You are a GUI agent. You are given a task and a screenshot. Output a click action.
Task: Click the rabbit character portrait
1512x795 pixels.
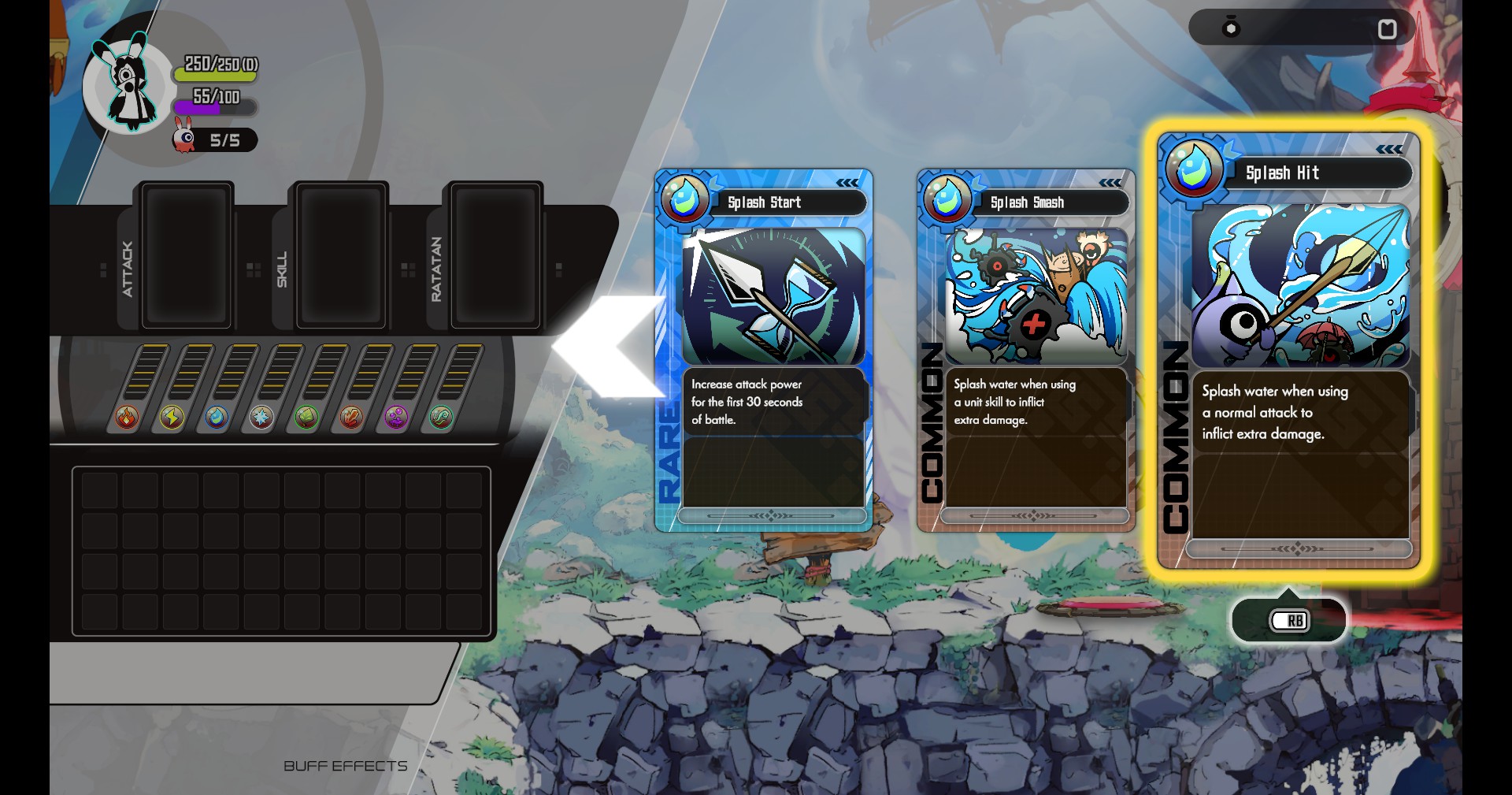pos(128,84)
